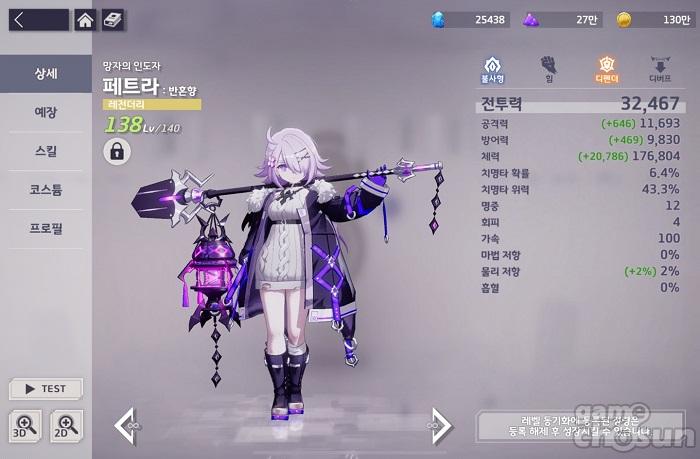Viewport: 700px width, 459px height.
Task: Tap the 디펜더 role icon
Action: pos(604,68)
